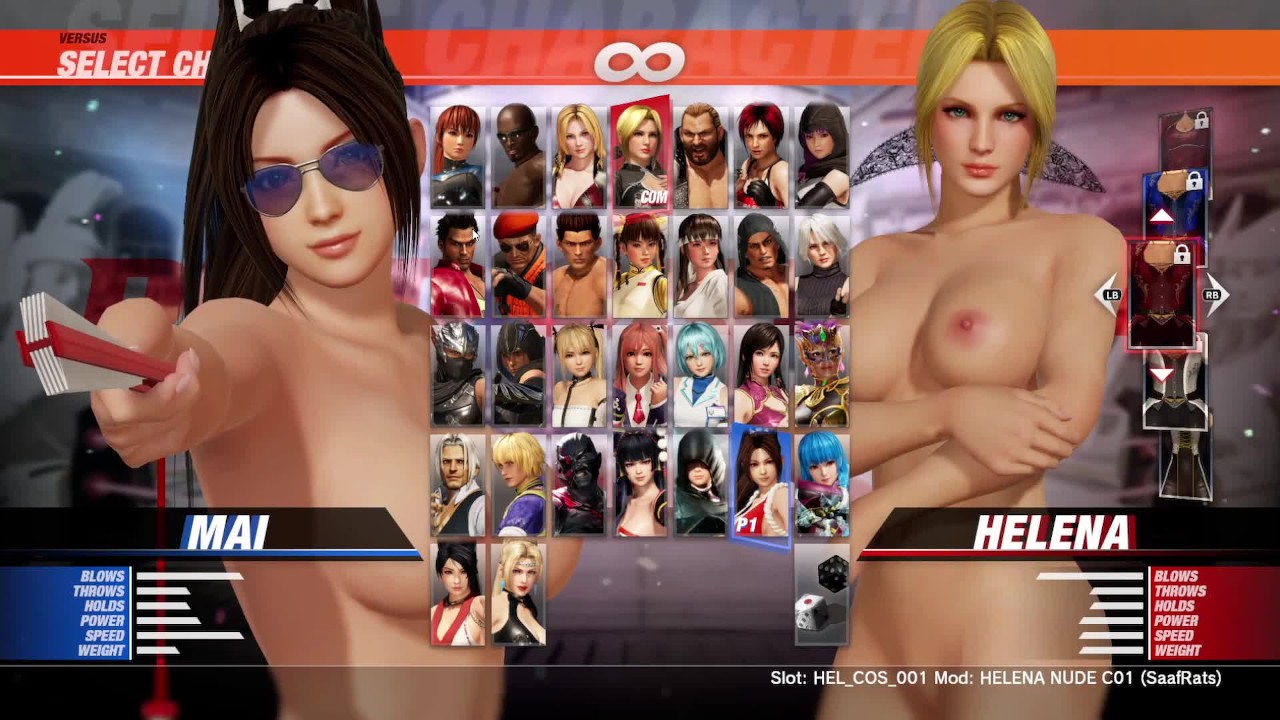
Task: Select white-haired Christie portrait
Action: [822, 265]
